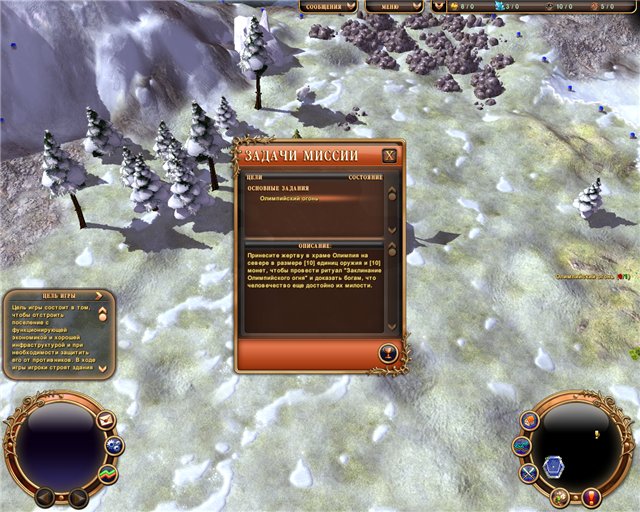The height and width of the screenshot is (512, 640).
Task: Open the envelope messages icon
Action: click(106, 420)
